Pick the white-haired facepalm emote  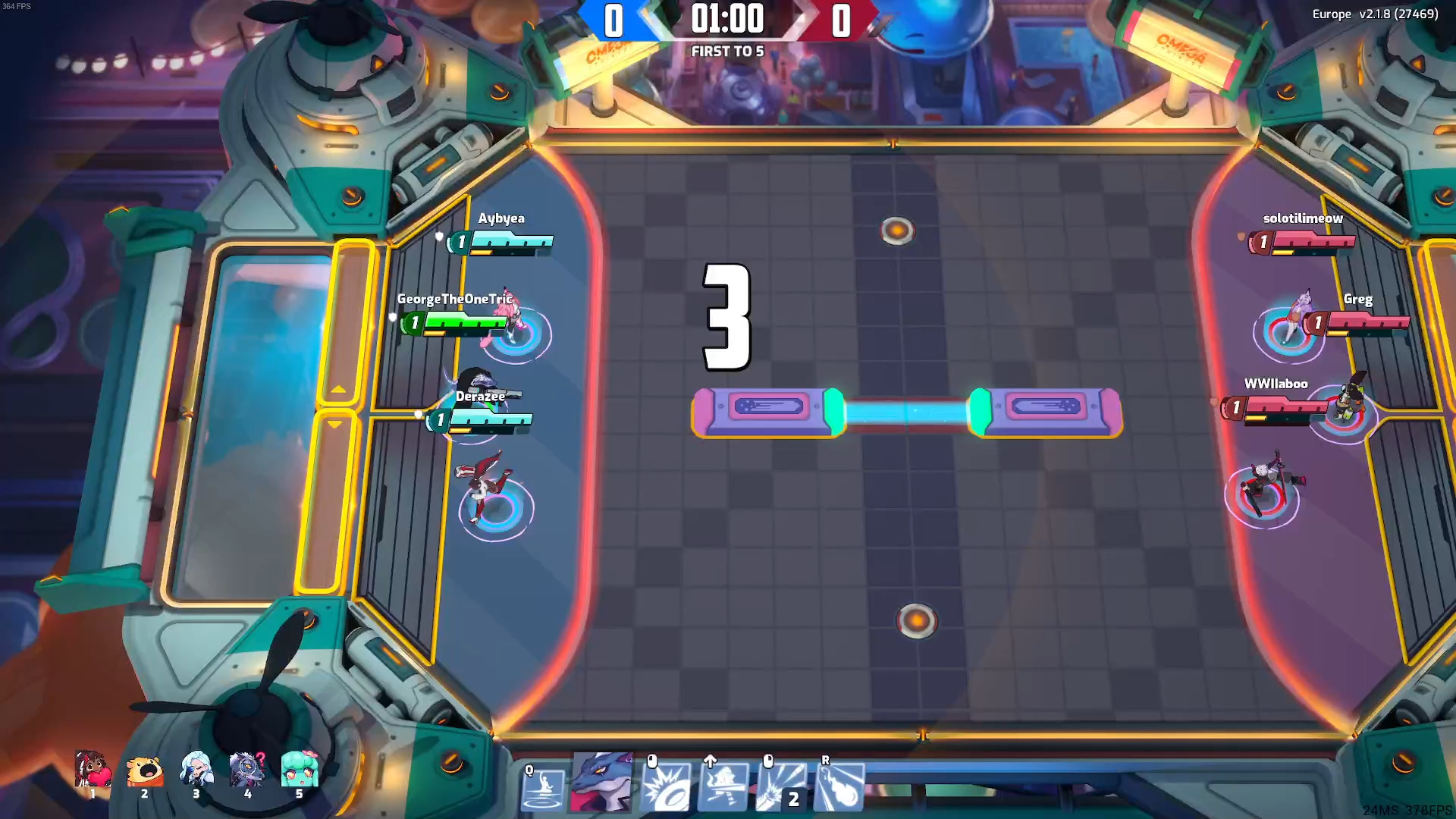pos(196,769)
